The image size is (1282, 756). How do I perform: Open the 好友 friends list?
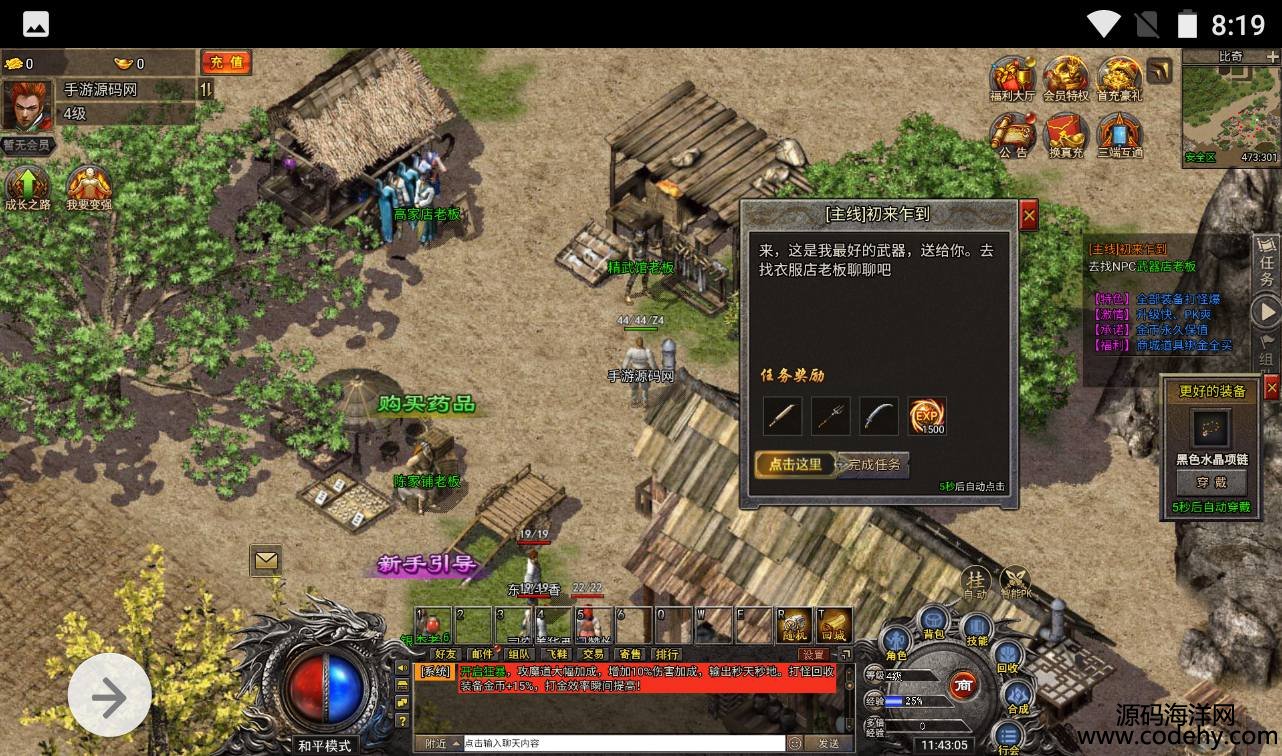[445, 655]
